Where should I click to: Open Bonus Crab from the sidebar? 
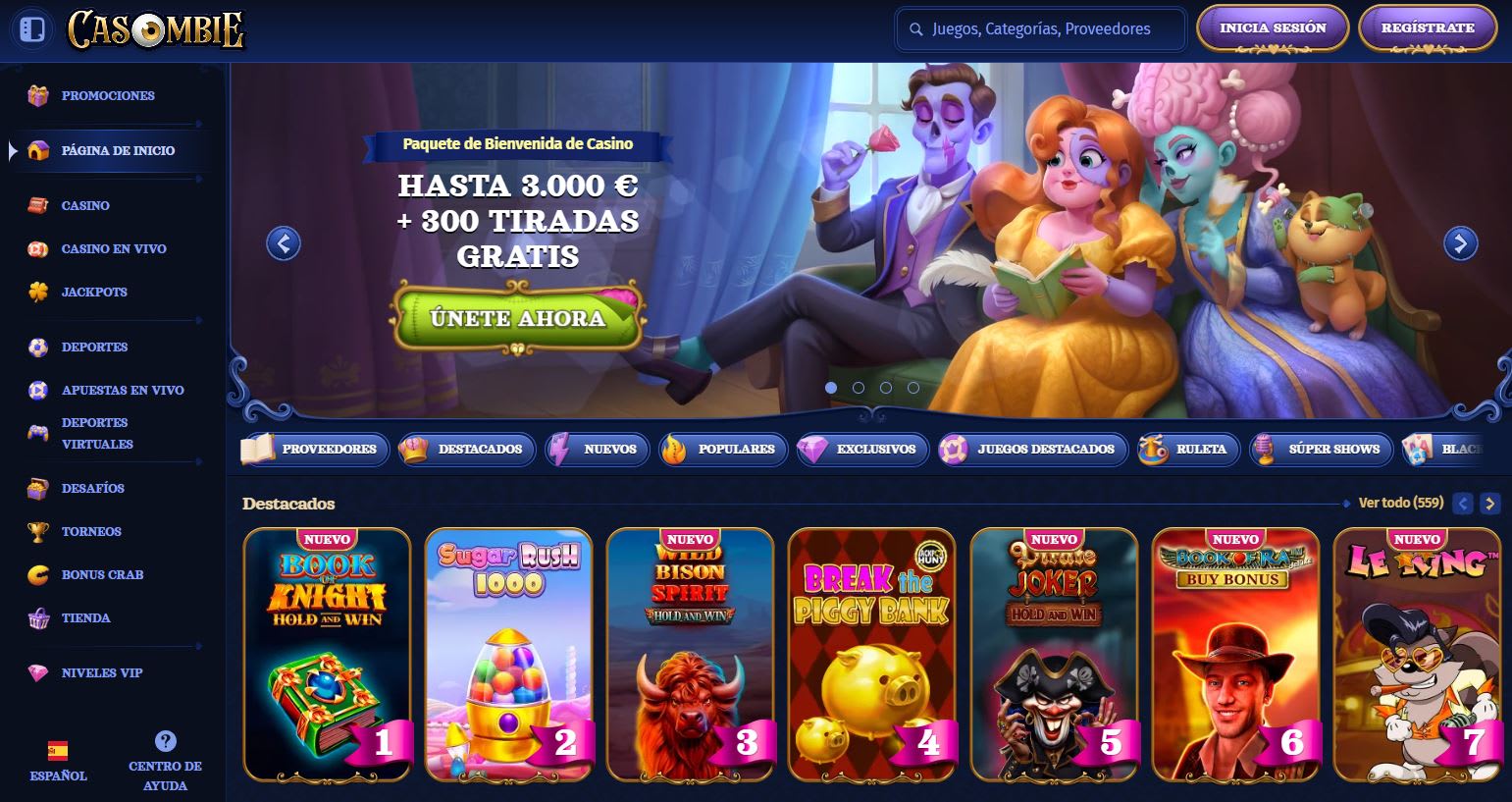point(37,574)
